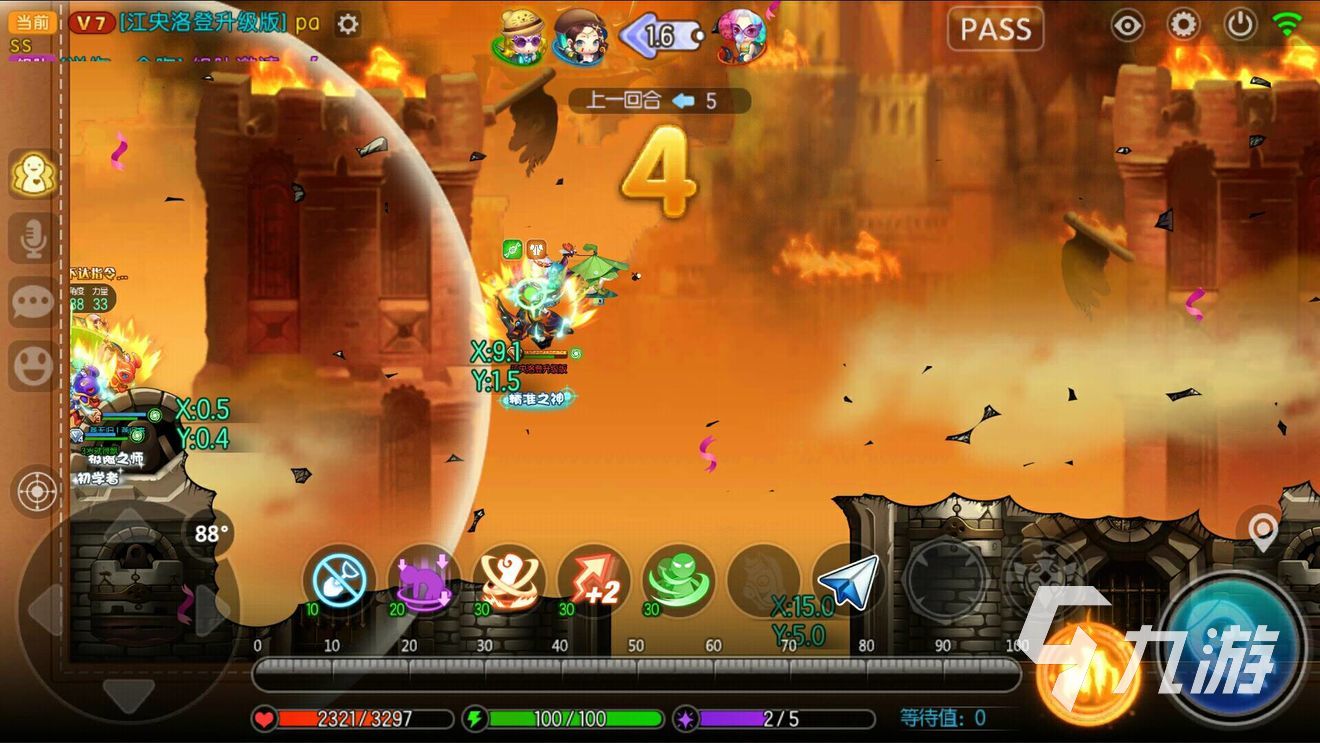
Task: Activate the green ghost swirl skill
Action: 679,580
